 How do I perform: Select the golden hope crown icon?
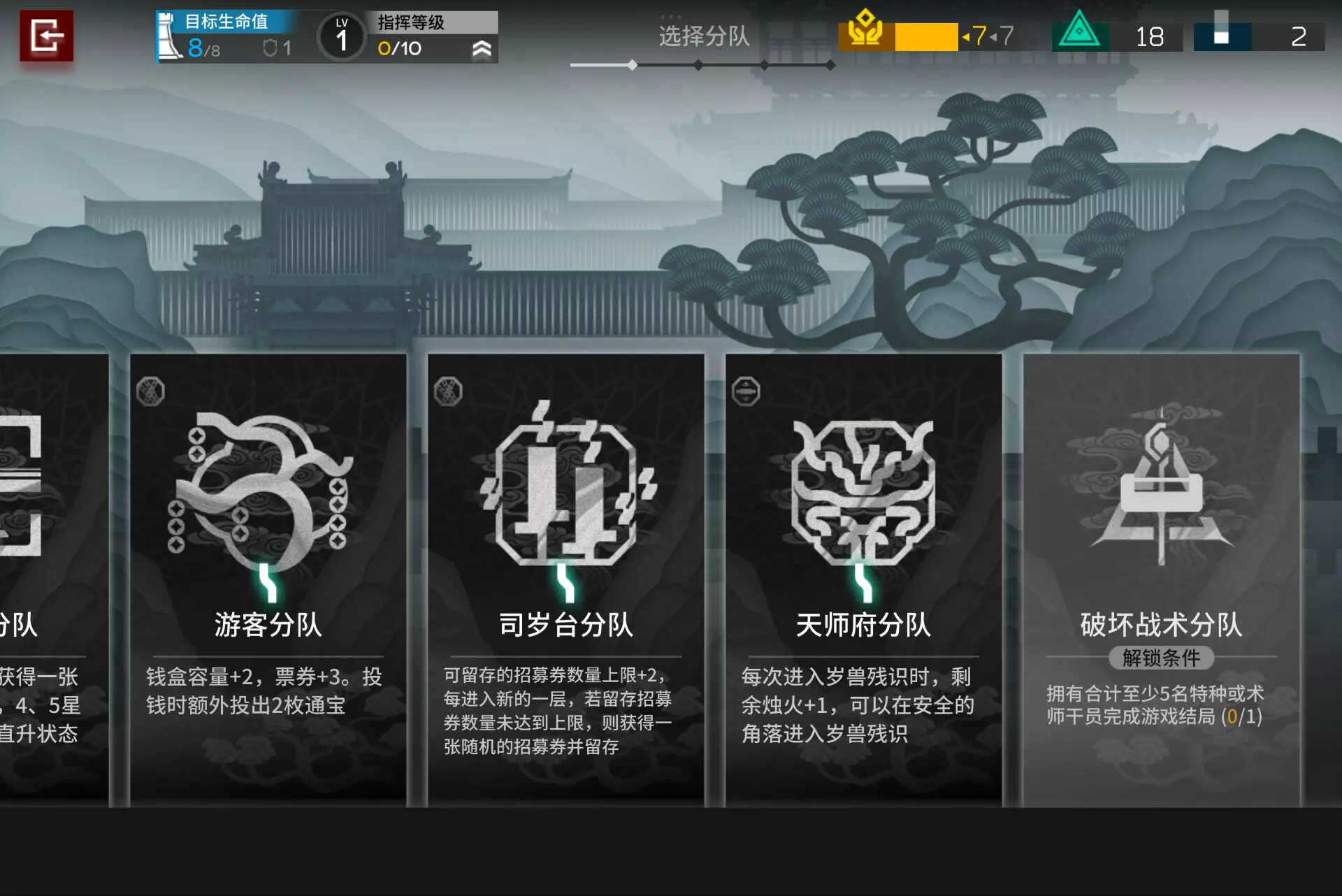tap(865, 31)
